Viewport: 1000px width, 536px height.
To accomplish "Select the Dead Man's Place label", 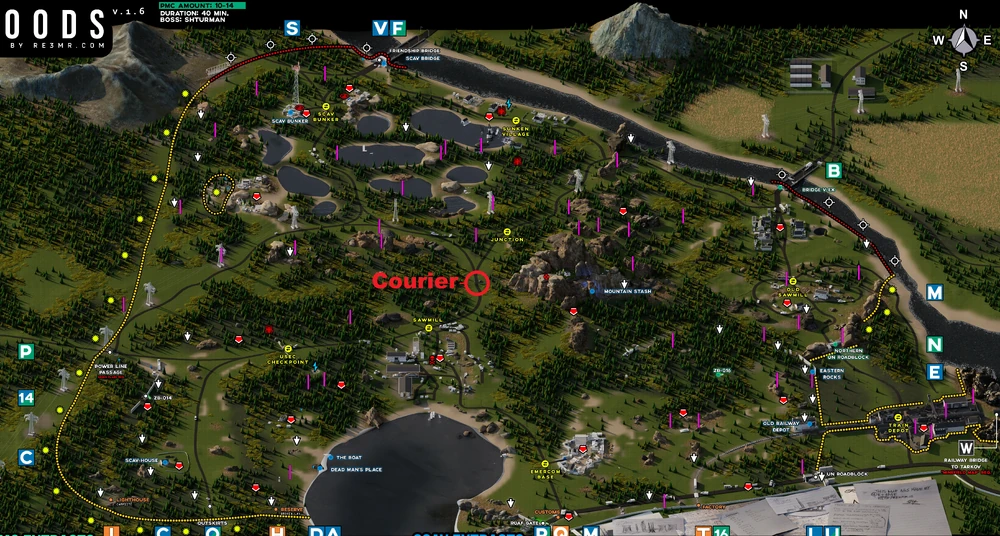I will click(357, 469).
